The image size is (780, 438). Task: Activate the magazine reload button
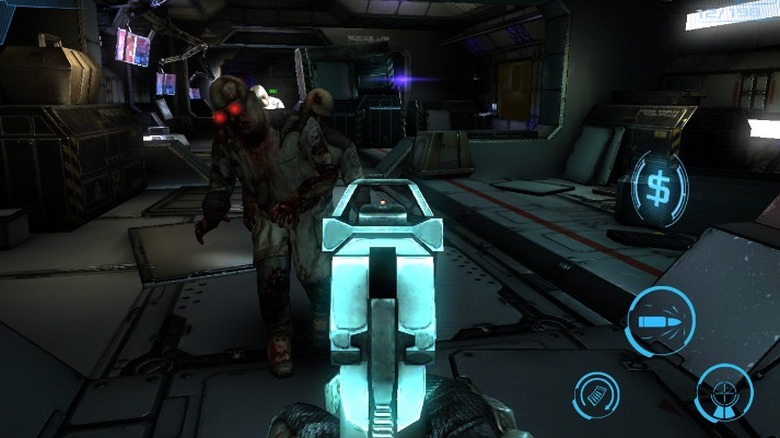point(596,393)
